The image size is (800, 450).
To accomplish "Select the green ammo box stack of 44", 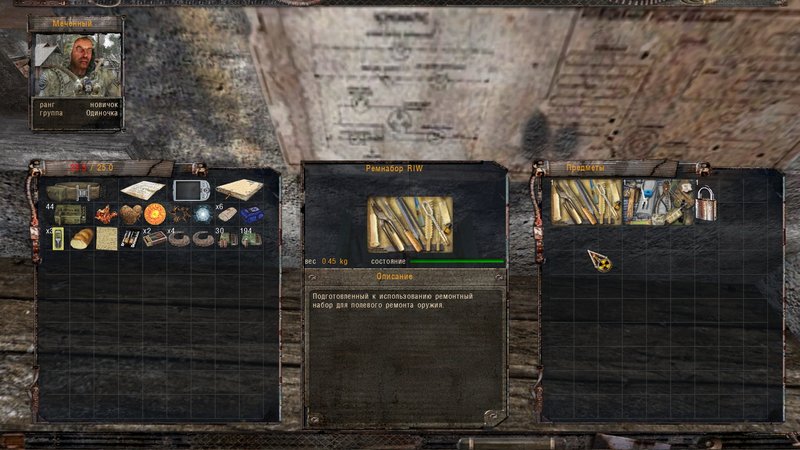I will [68, 214].
